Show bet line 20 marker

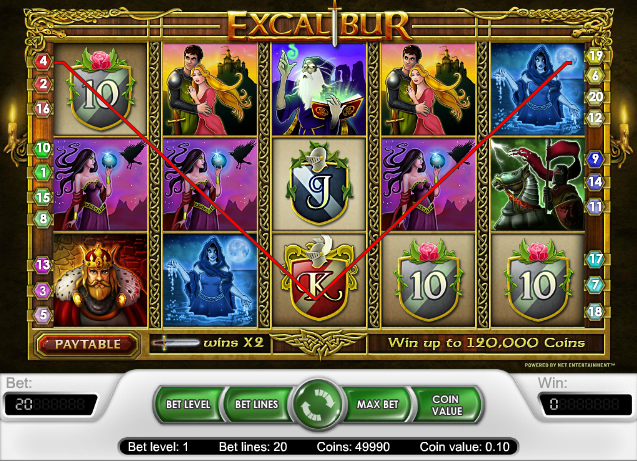(x=595, y=96)
